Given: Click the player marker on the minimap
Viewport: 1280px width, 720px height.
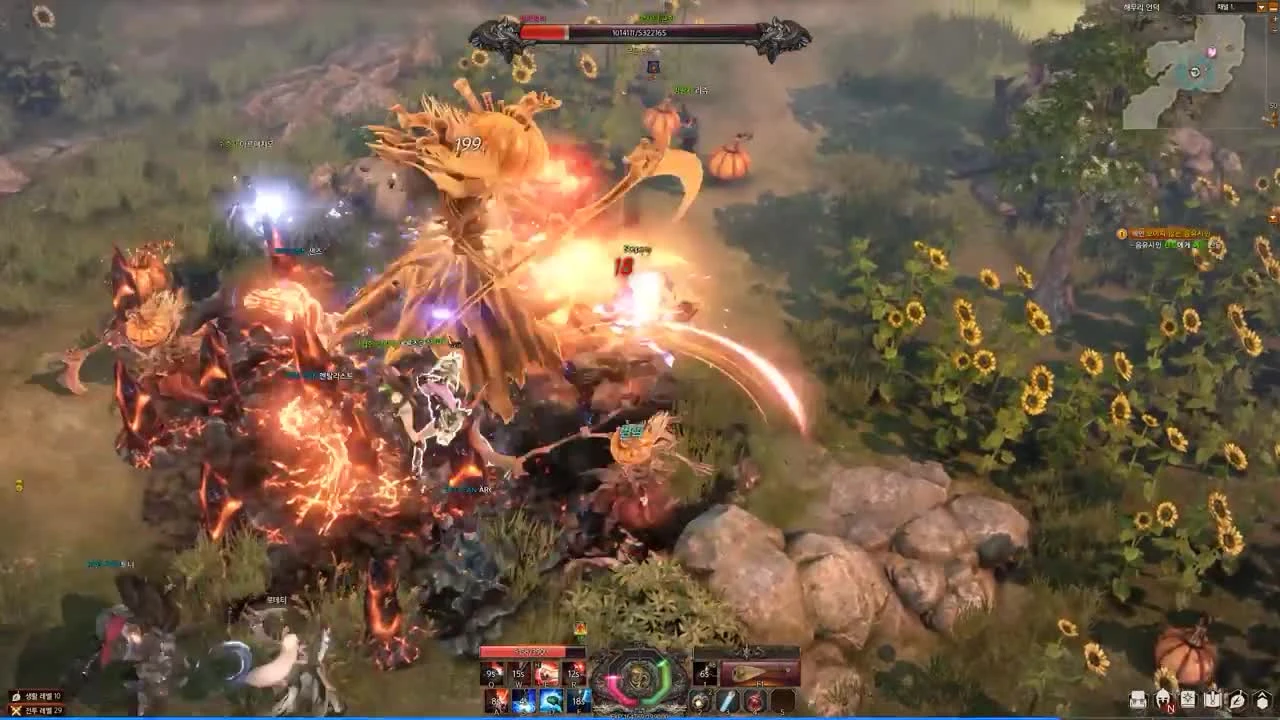Looking at the screenshot, I should [x=1195, y=73].
